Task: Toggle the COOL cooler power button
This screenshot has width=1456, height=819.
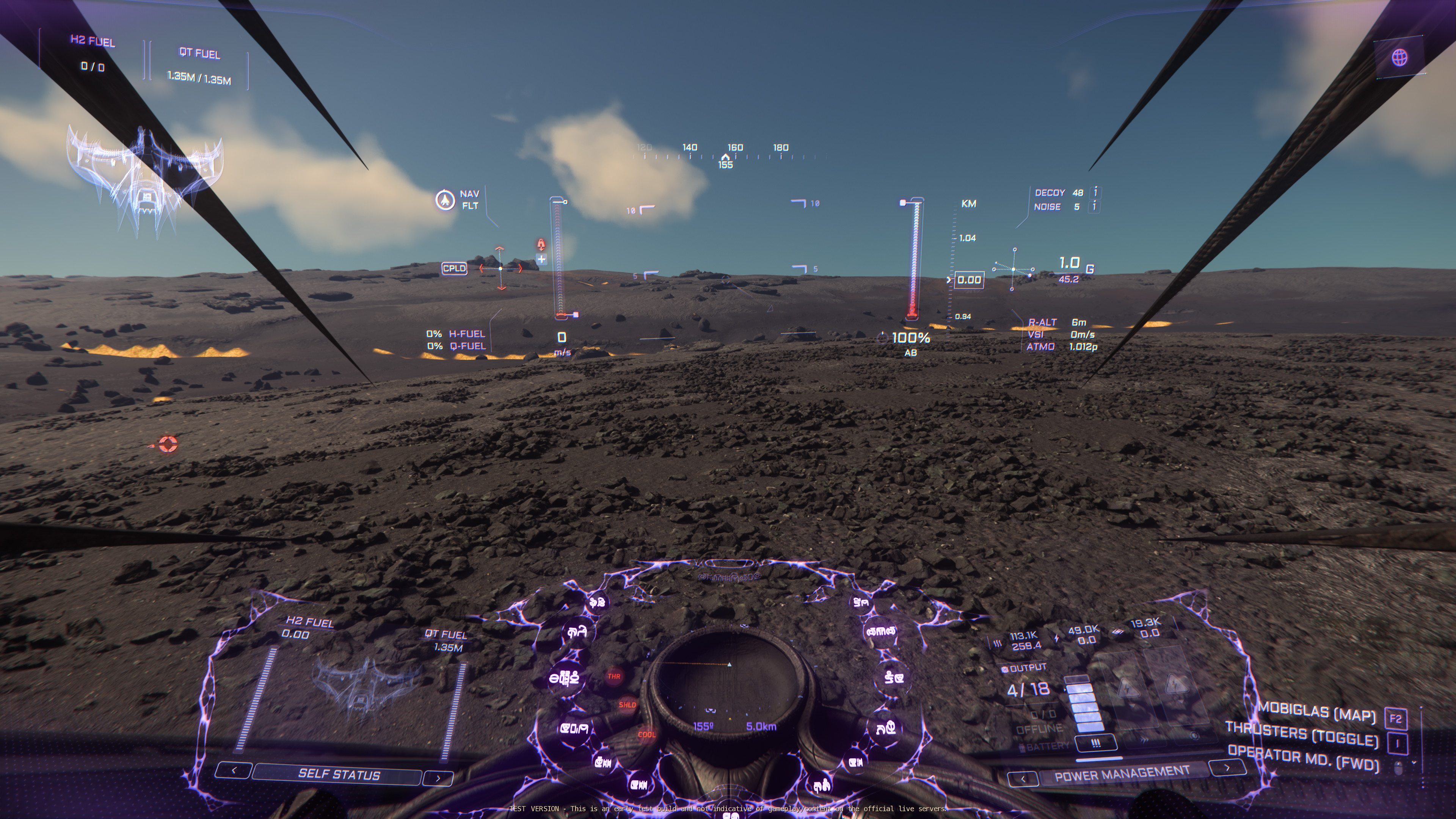Action: click(646, 735)
